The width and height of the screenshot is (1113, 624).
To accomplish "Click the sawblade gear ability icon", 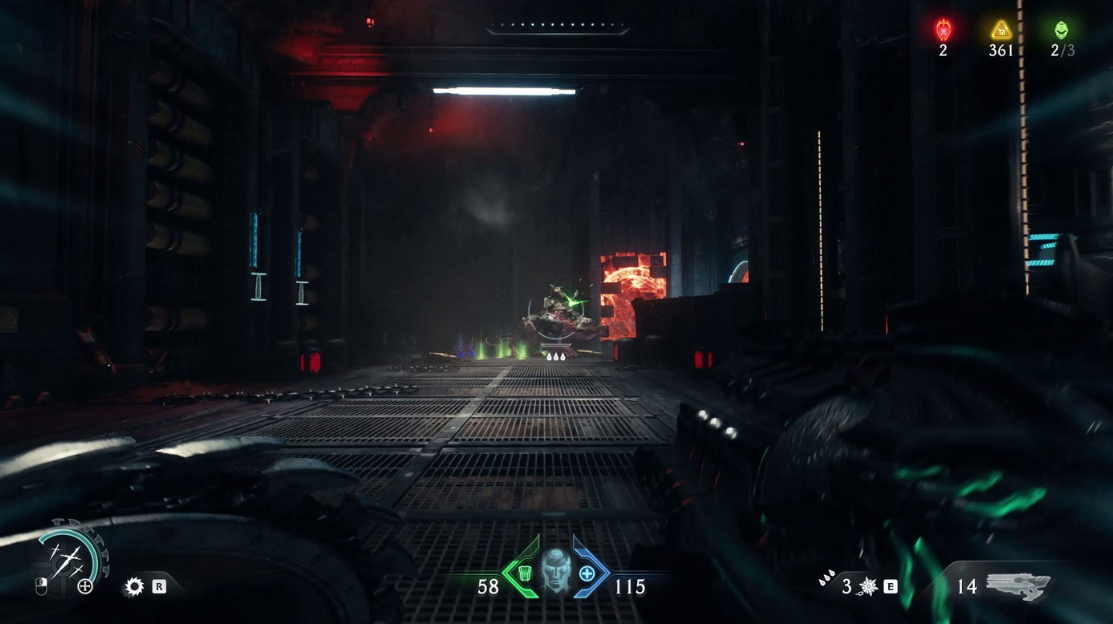I will pos(134,587).
